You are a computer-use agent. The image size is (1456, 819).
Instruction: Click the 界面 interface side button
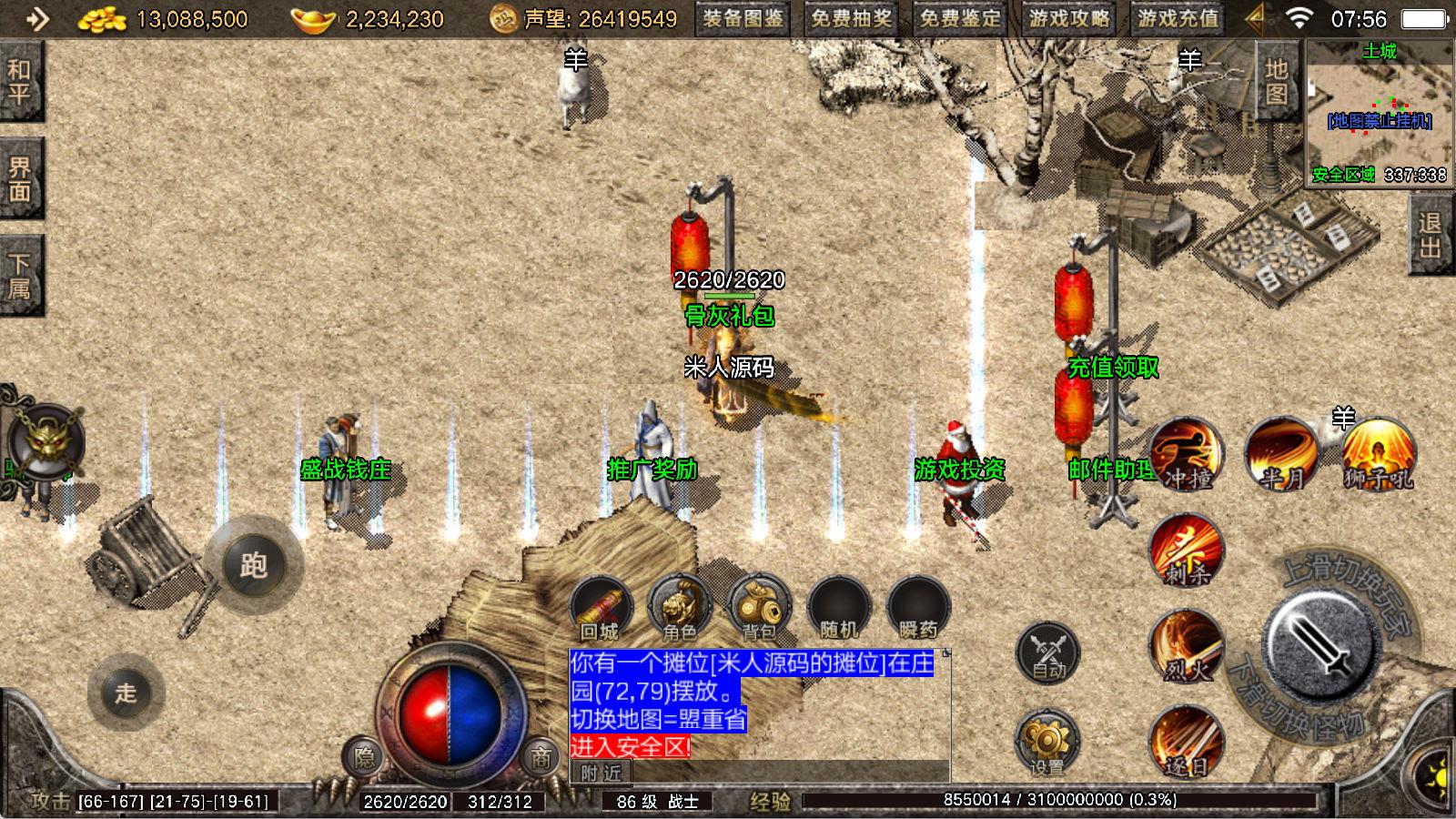point(19,178)
